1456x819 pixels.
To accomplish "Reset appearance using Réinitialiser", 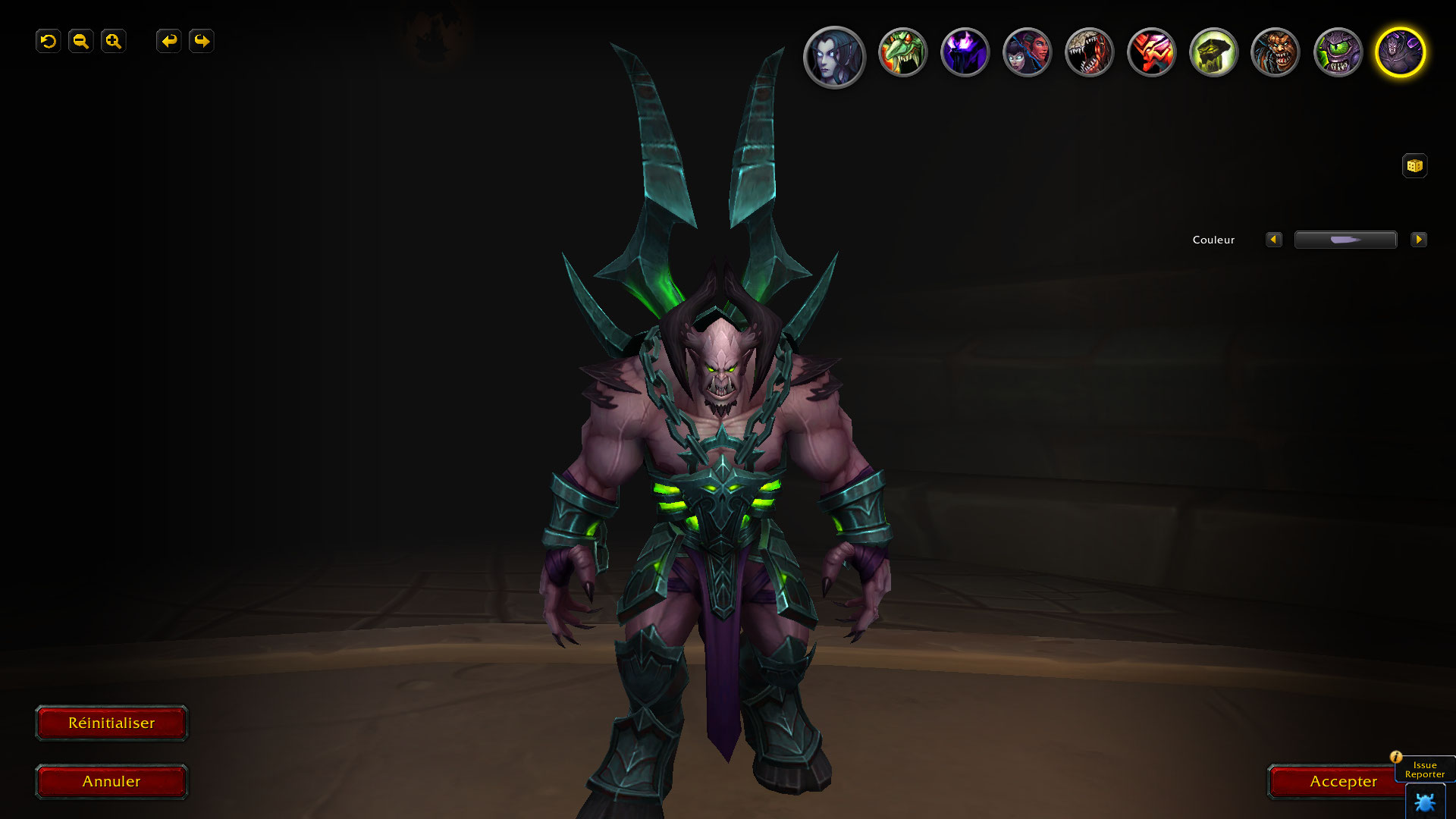I will point(111,723).
